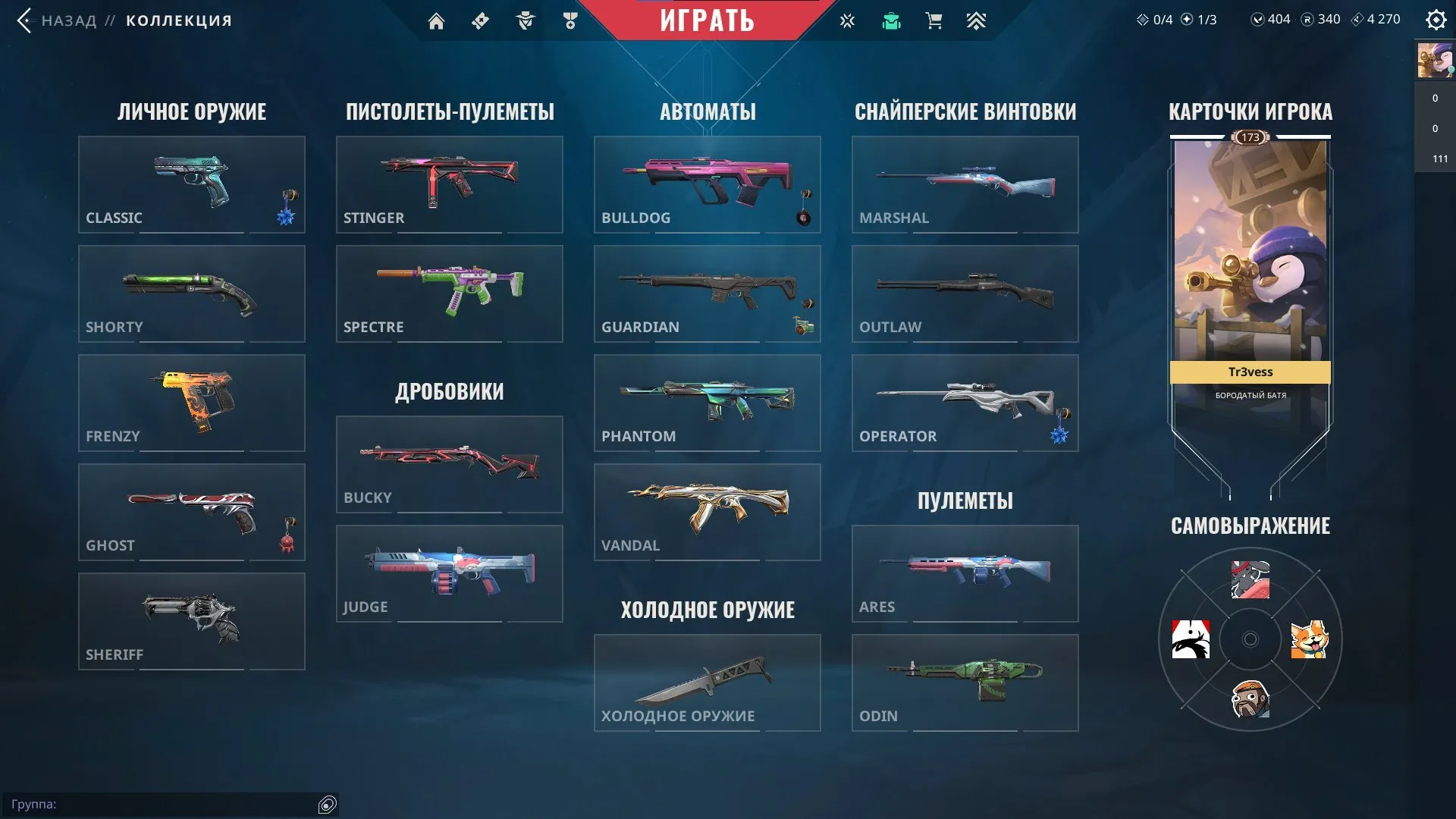Open the settings gear
The width and height of the screenshot is (1456, 819).
coord(1436,20)
